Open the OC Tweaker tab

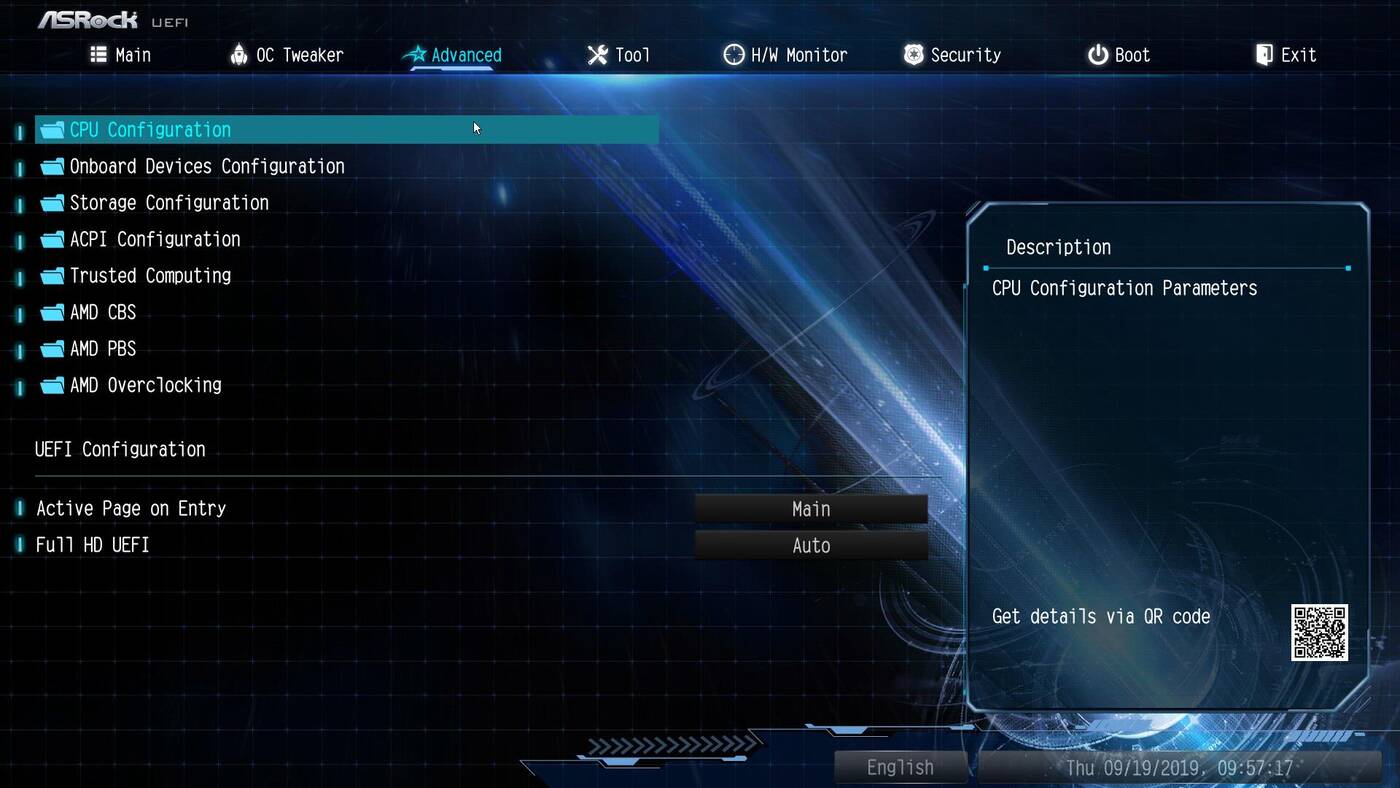287,55
